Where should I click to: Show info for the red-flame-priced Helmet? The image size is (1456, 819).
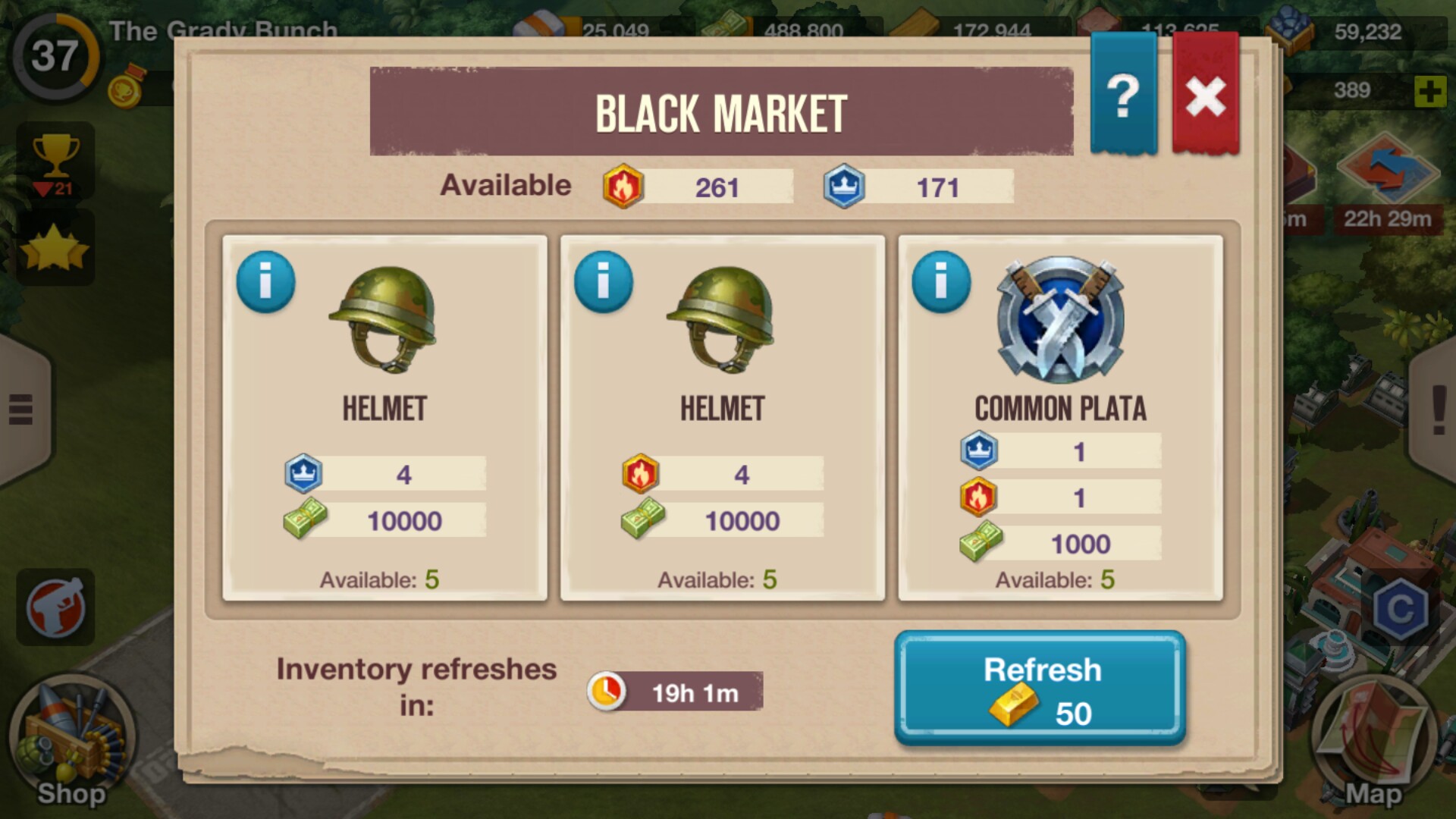click(x=603, y=282)
